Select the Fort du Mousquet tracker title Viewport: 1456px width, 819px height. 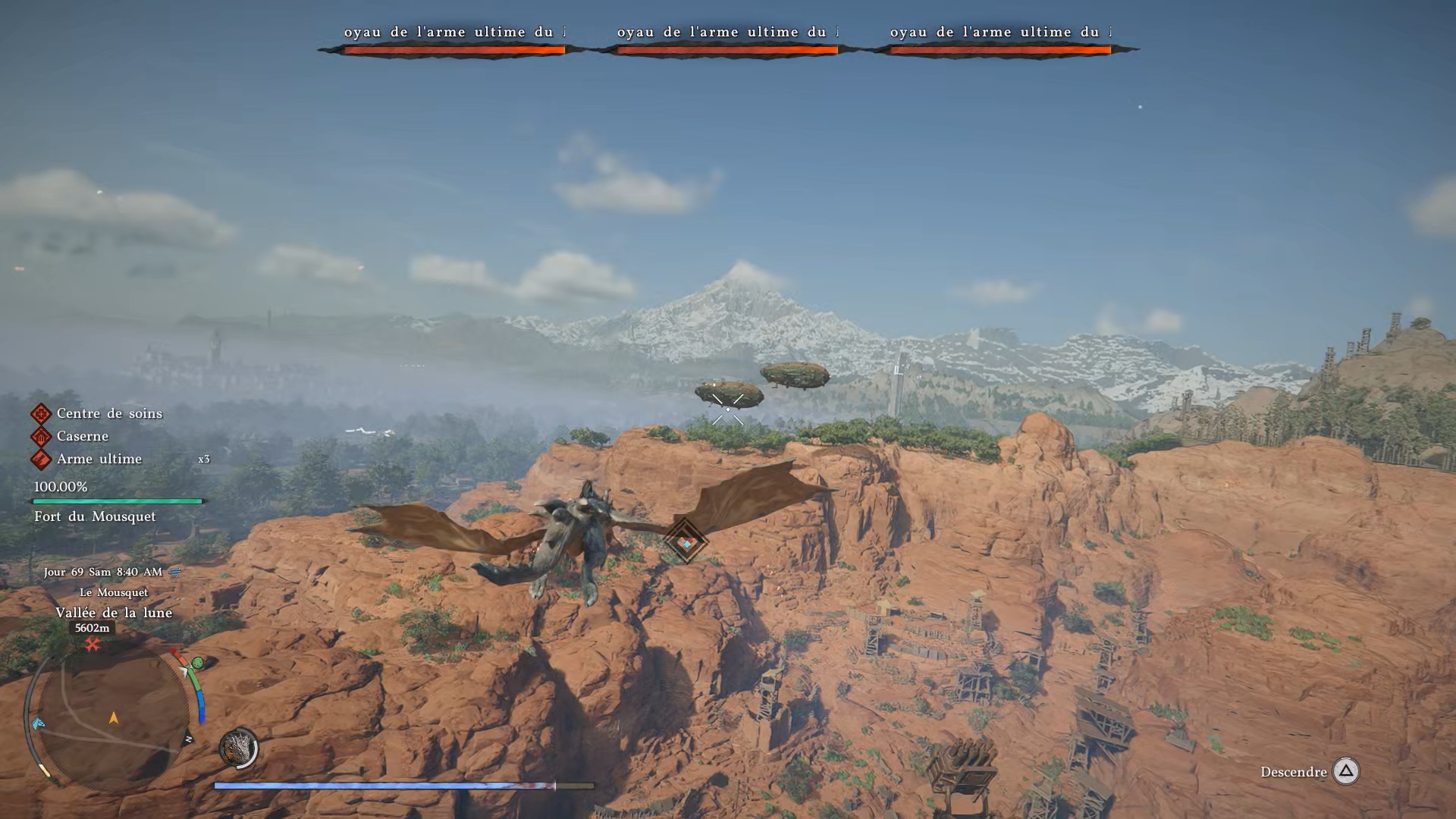(x=95, y=517)
